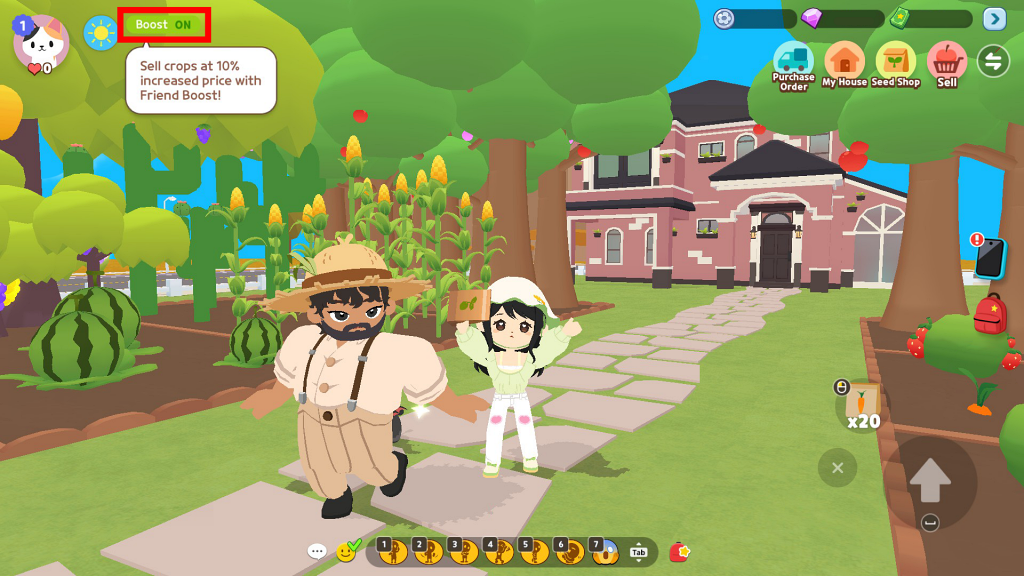Click the sun weather icon

pyautogui.click(x=100, y=33)
